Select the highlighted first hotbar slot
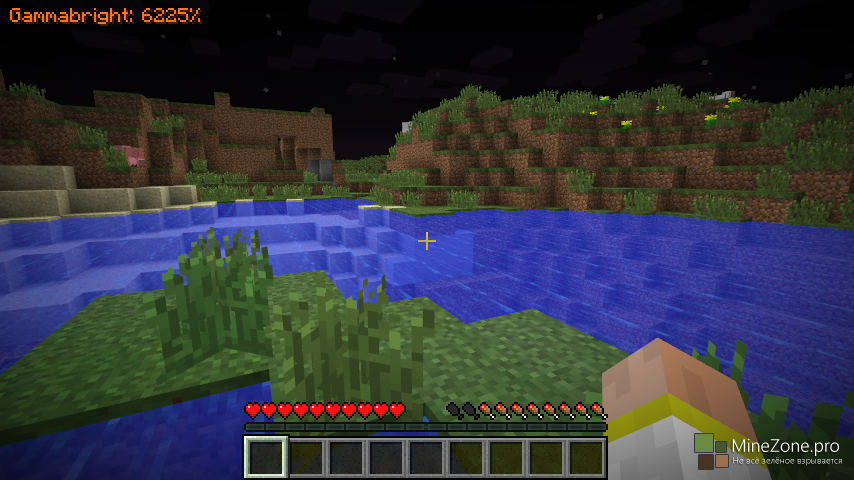 pyautogui.click(x=266, y=458)
